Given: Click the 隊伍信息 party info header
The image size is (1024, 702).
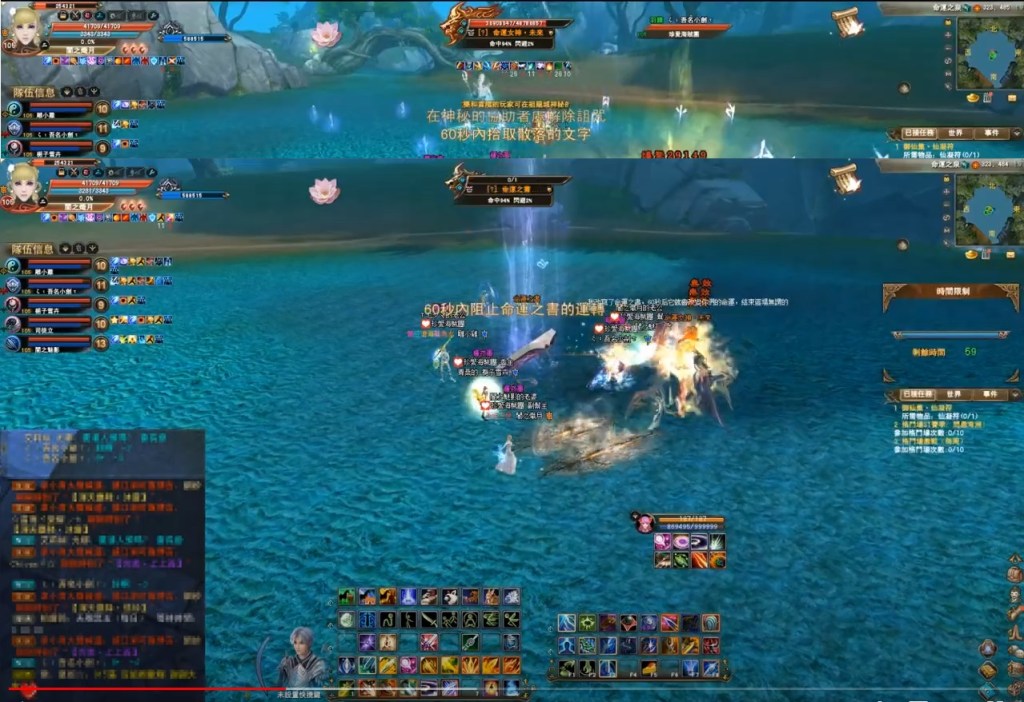Looking at the screenshot, I should tap(35, 249).
